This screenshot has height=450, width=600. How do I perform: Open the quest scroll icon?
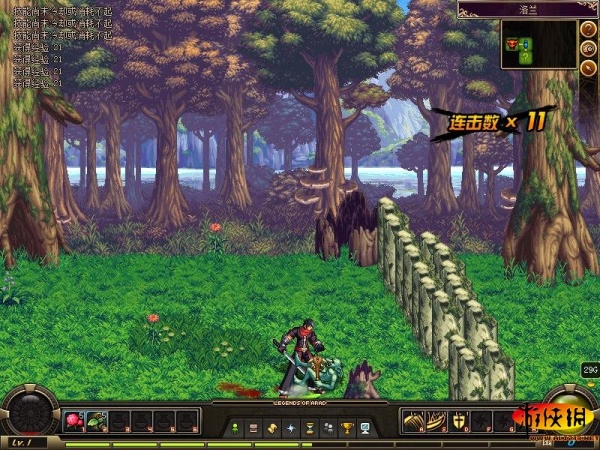[x=272, y=427]
